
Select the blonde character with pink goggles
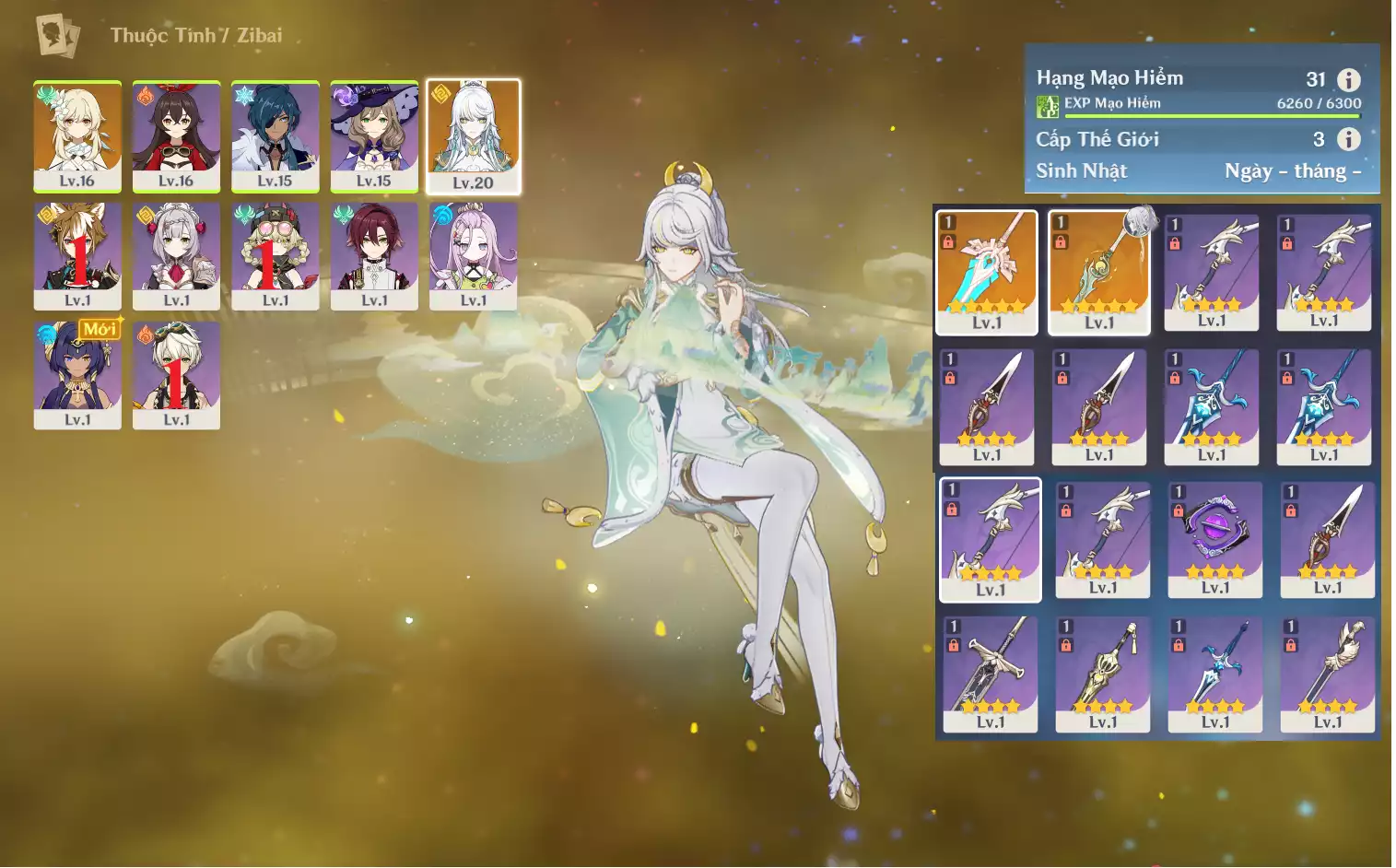point(275,255)
